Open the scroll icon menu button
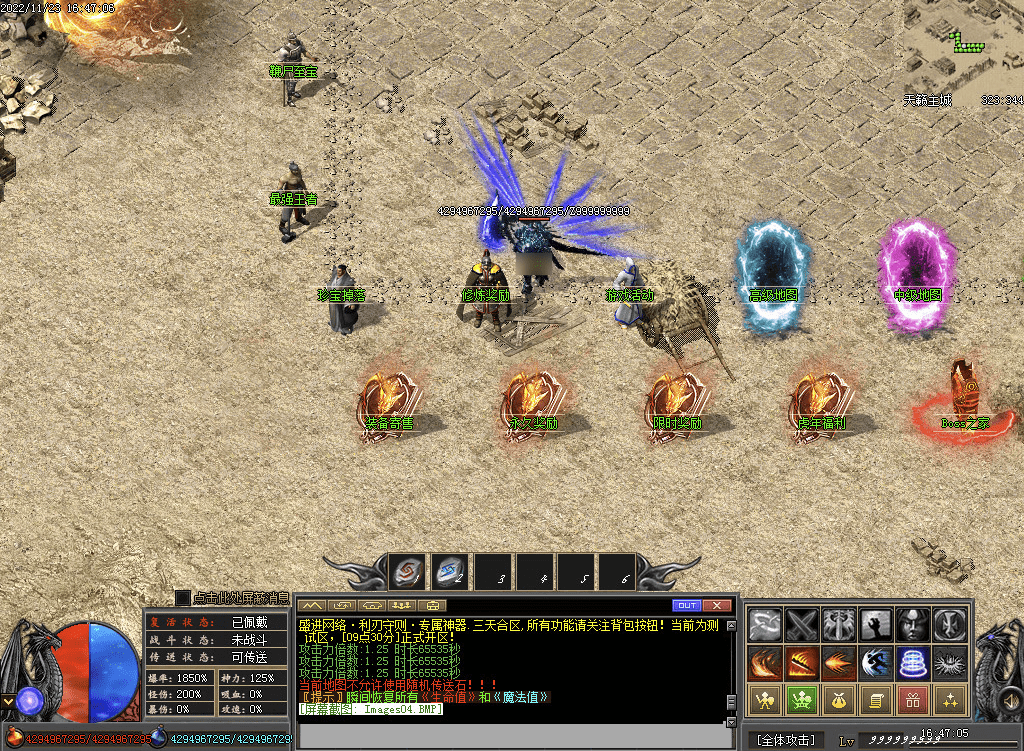Viewport: 1024px width, 751px height. 875,699
